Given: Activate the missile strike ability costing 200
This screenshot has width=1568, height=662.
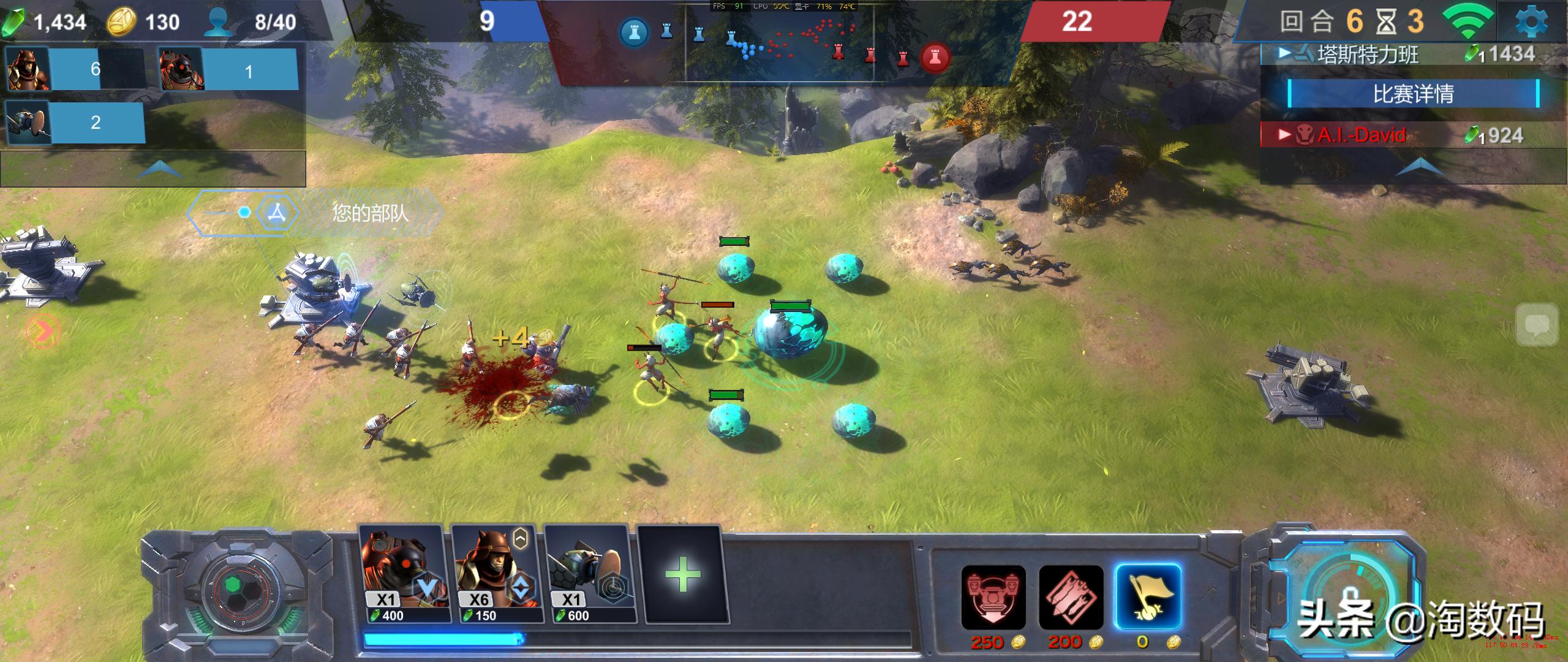Looking at the screenshot, I should coord(1071,598).
